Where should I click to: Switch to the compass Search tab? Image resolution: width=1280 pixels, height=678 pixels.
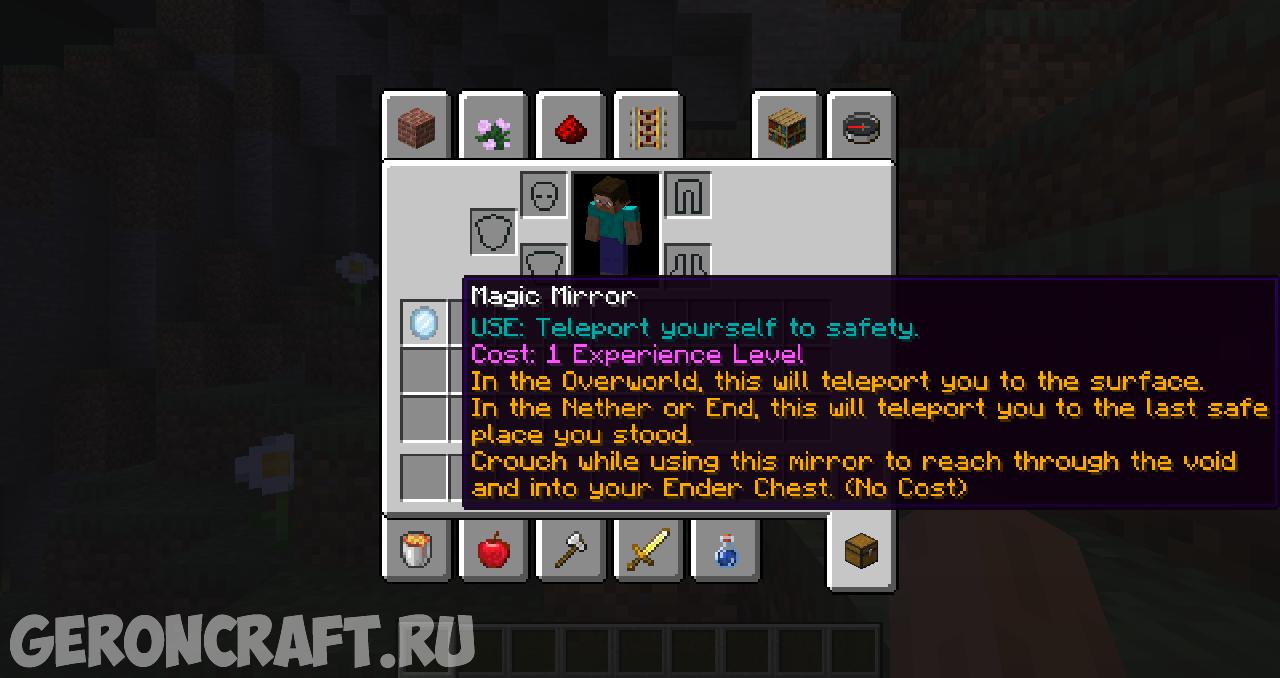862,128
